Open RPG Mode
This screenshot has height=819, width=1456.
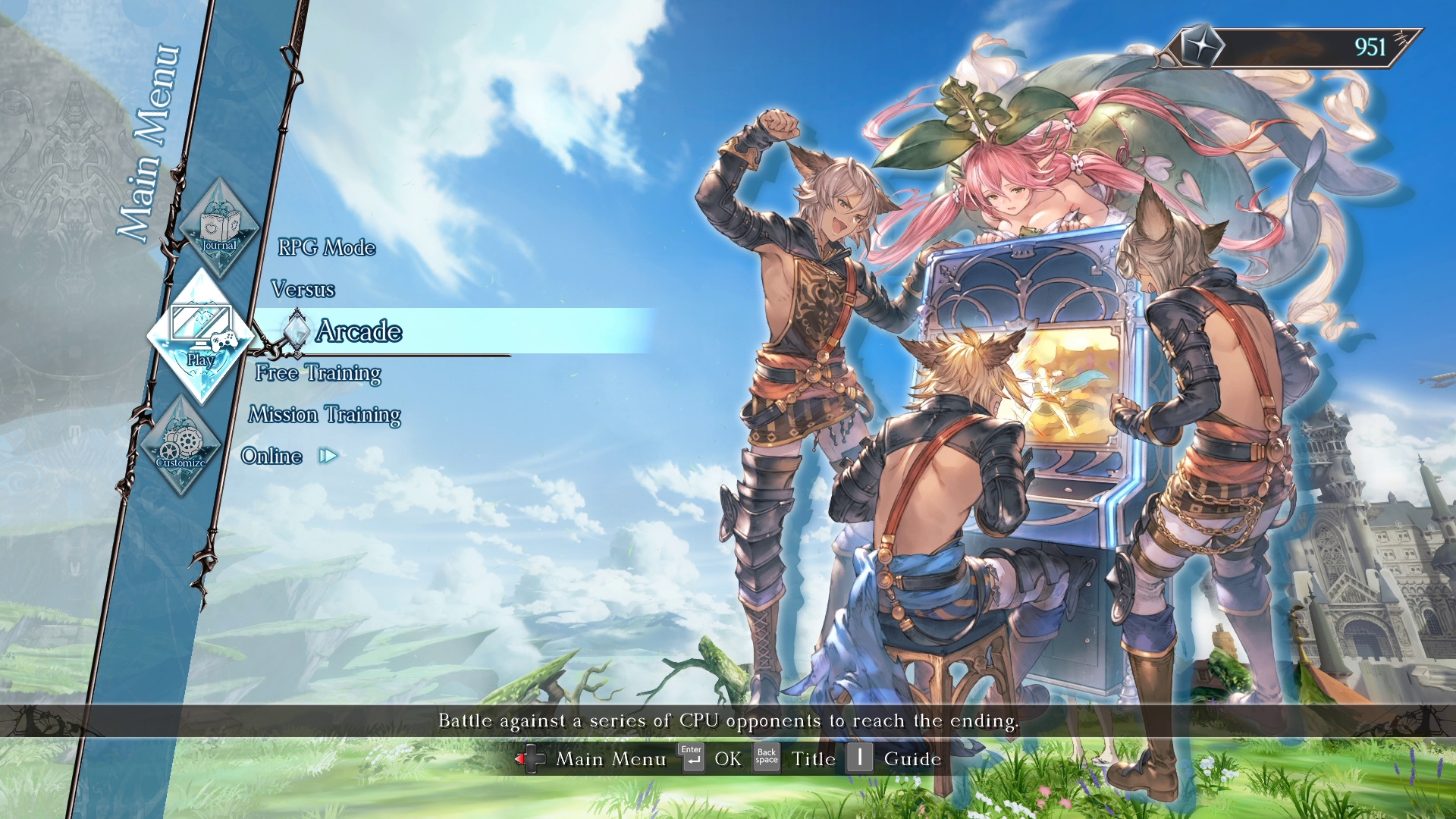point(326,247)
